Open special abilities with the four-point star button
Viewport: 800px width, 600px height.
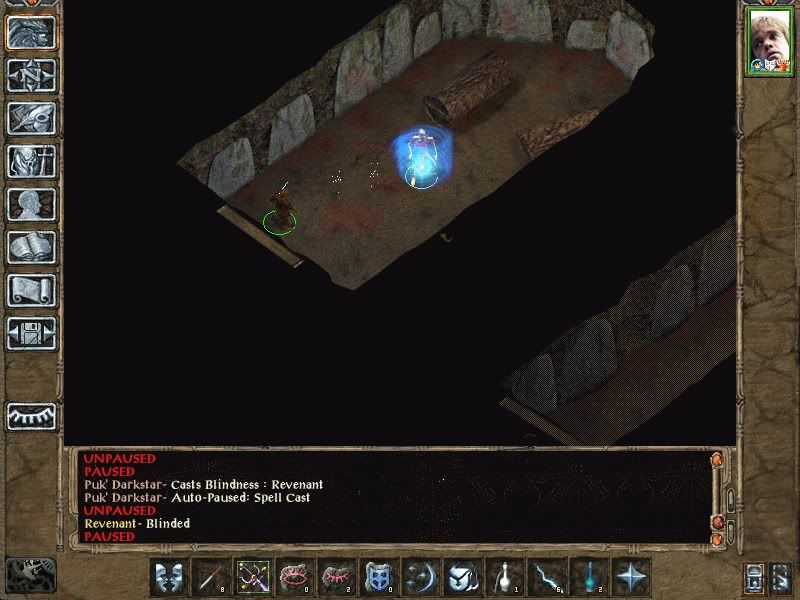631,577
